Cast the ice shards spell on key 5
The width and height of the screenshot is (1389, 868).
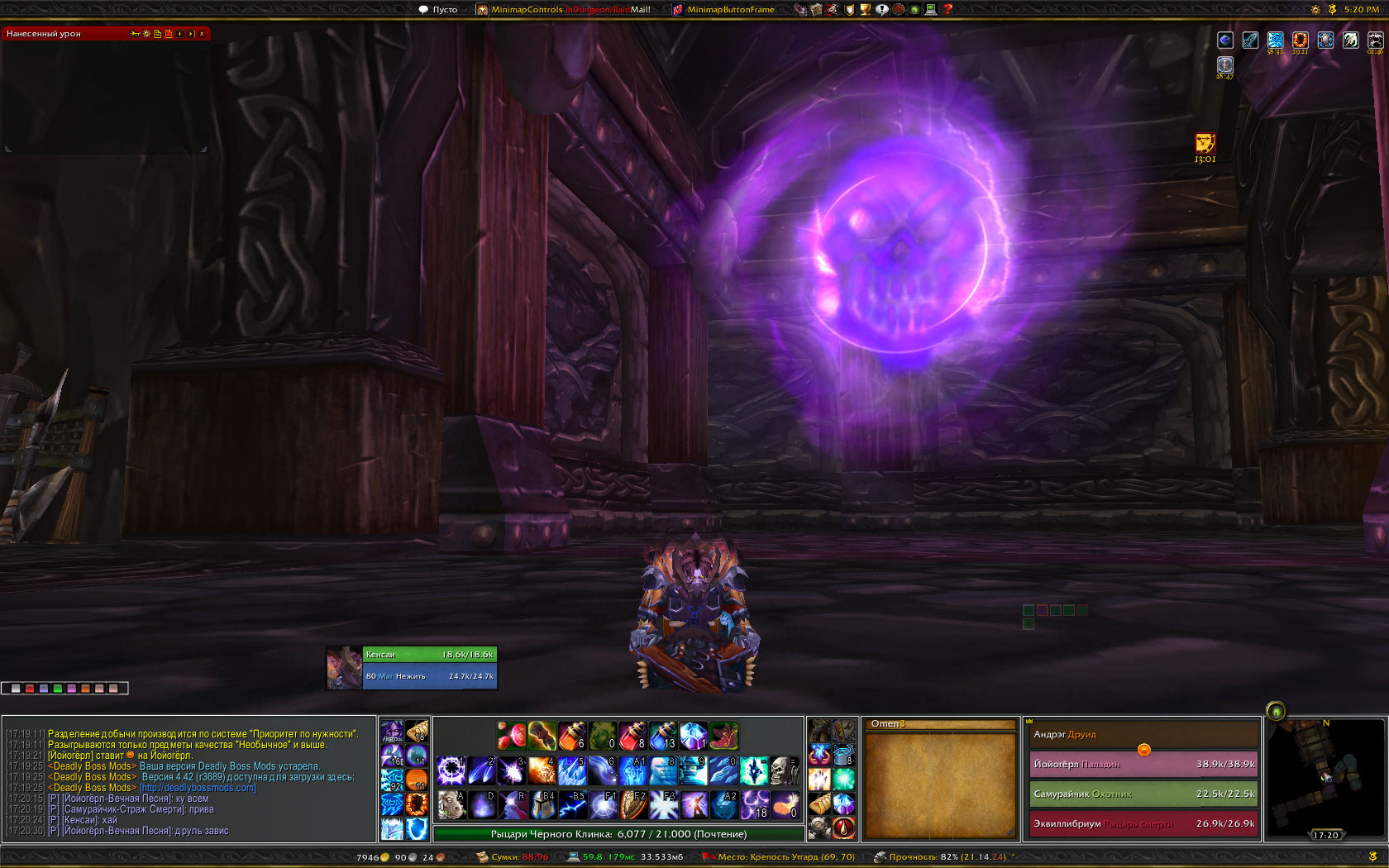click(x=571, y=770)
